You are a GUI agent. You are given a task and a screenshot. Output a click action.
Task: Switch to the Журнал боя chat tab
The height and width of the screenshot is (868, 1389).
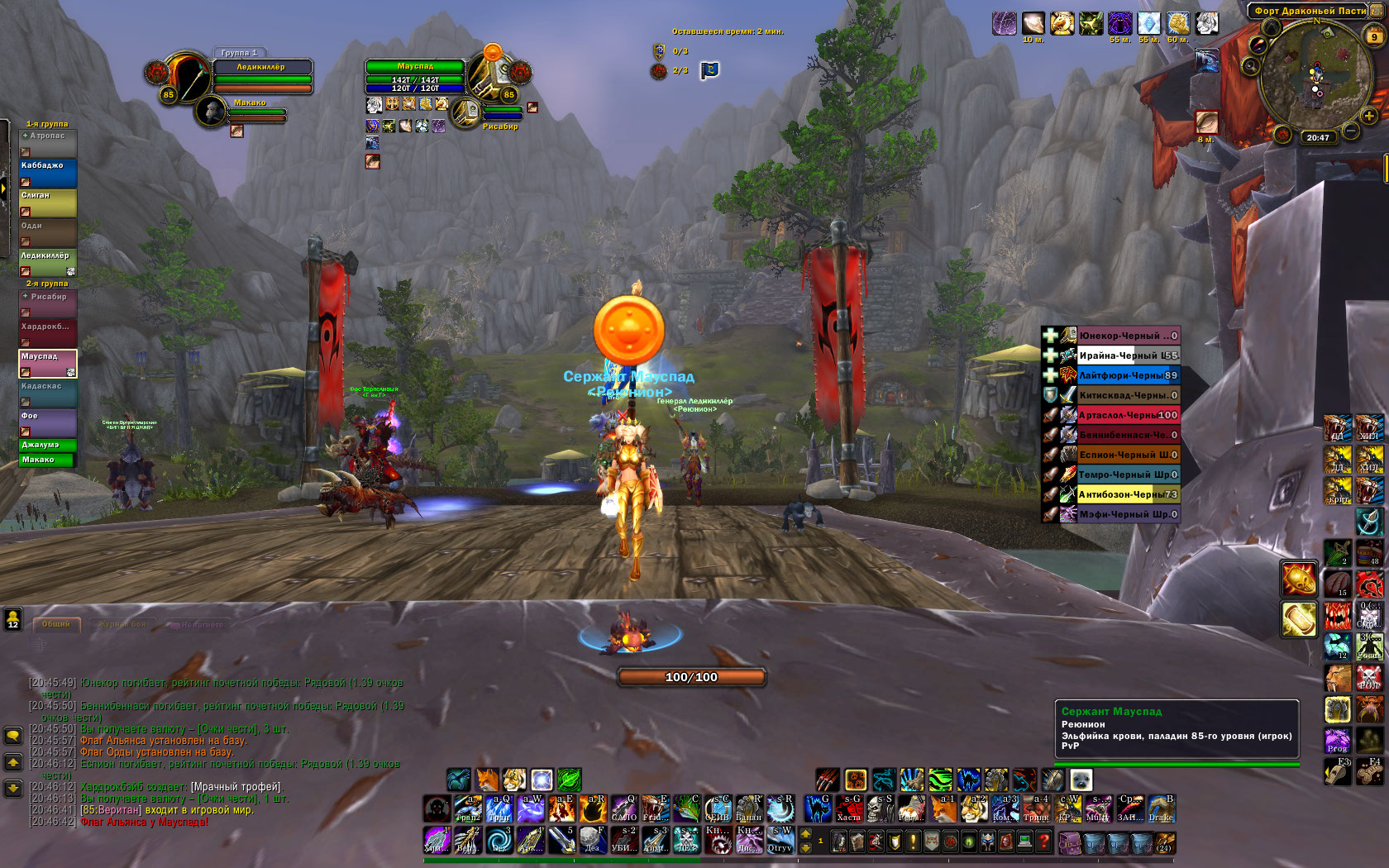[122, 624]
